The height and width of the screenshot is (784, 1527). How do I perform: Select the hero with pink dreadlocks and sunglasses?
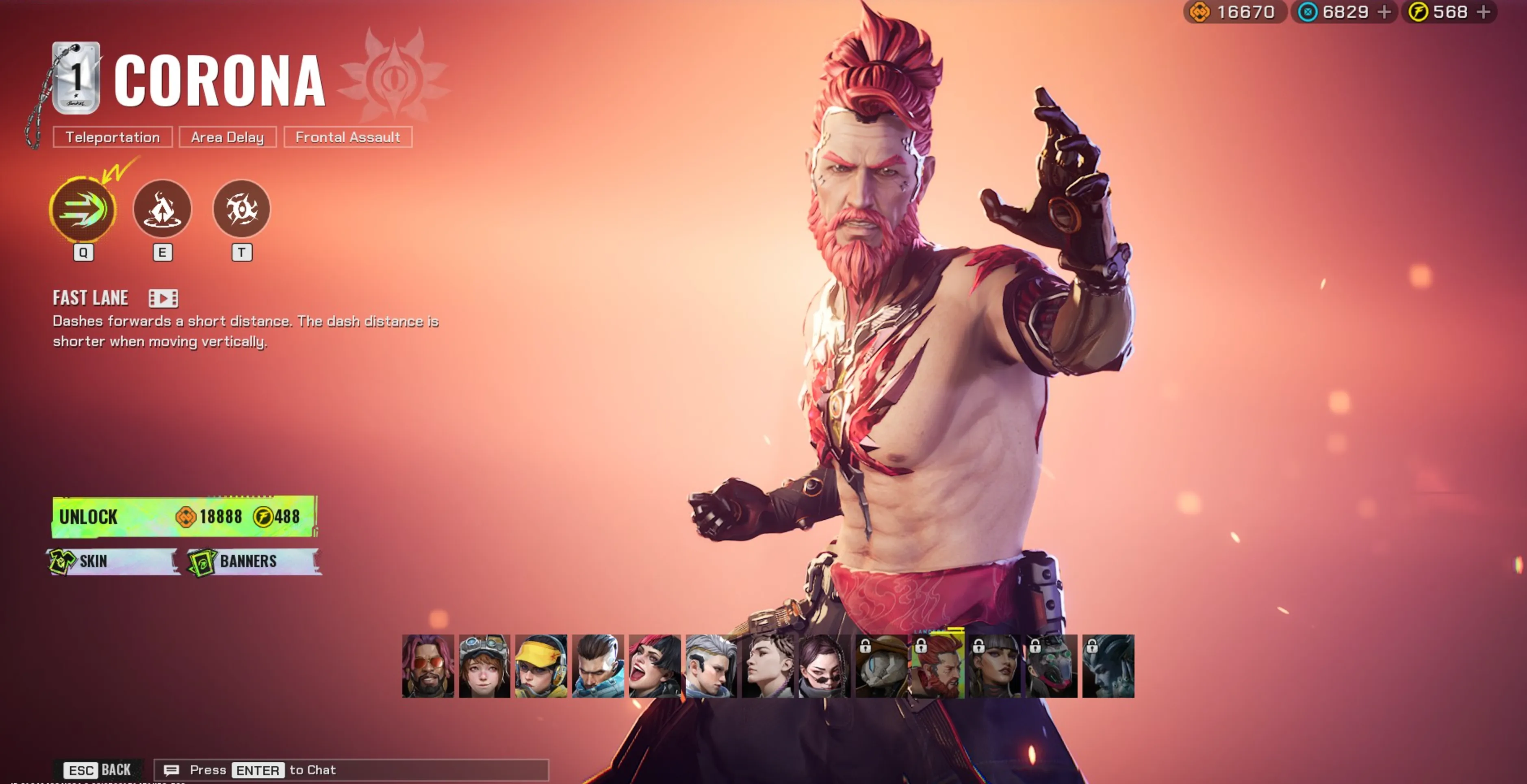coord(428,666)
